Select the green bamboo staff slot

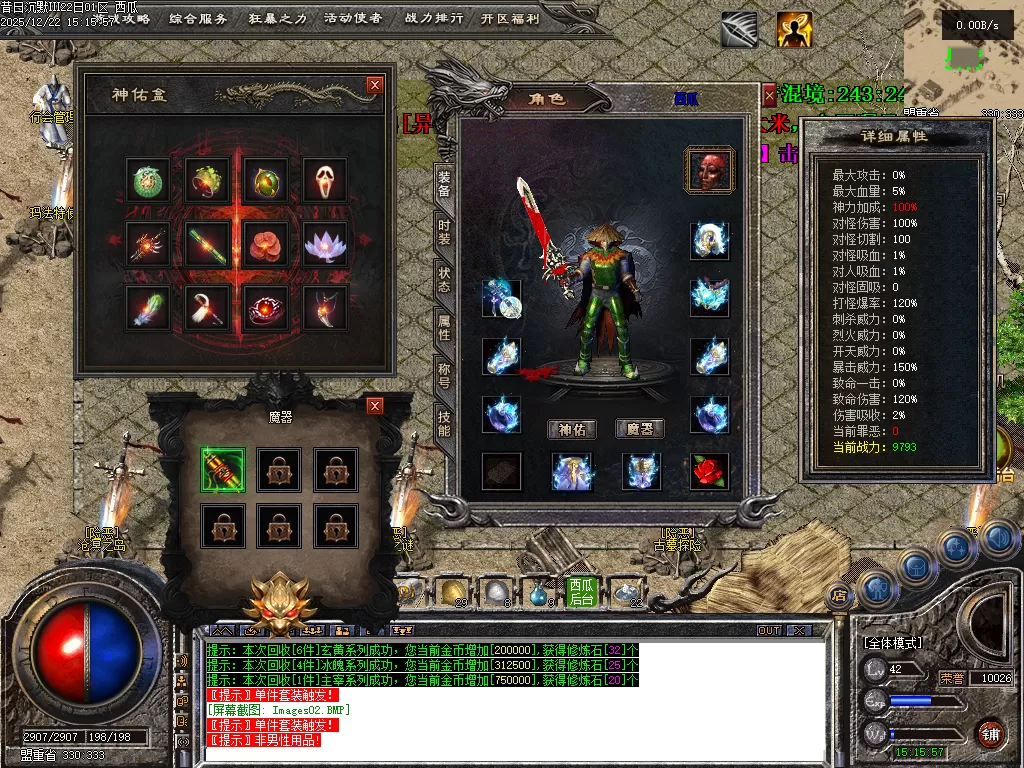208,244
